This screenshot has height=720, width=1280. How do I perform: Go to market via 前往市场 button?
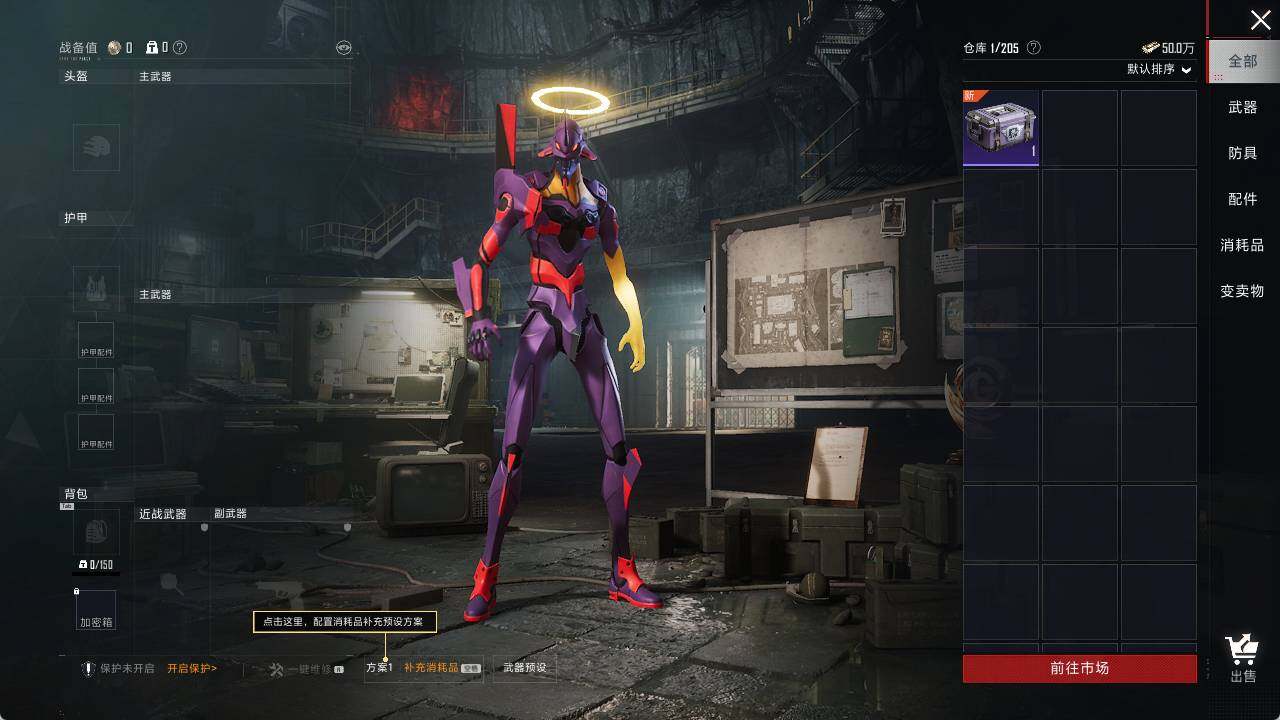[x=1079, y=668]
